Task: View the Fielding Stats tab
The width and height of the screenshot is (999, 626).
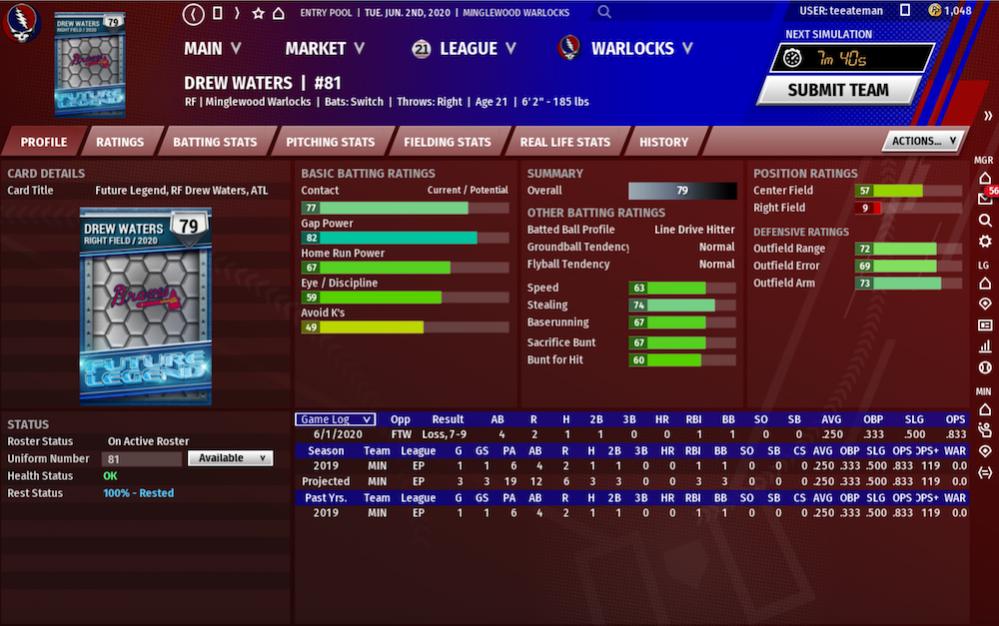Action: click(x=446, y=142)
